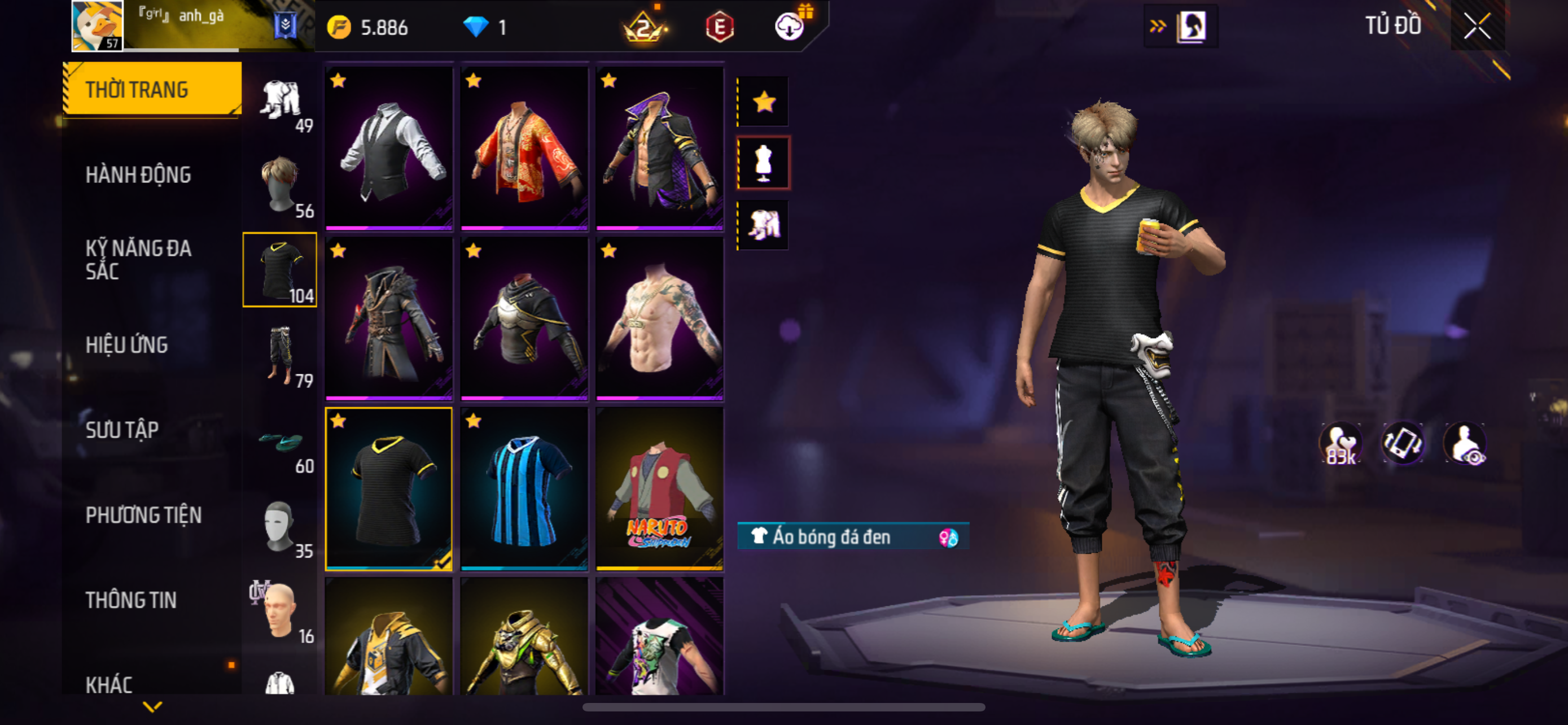Equip the black vest with white shirt
Image resolution: width=1568 pixels, height=725 pixels.
coord(389,149)
